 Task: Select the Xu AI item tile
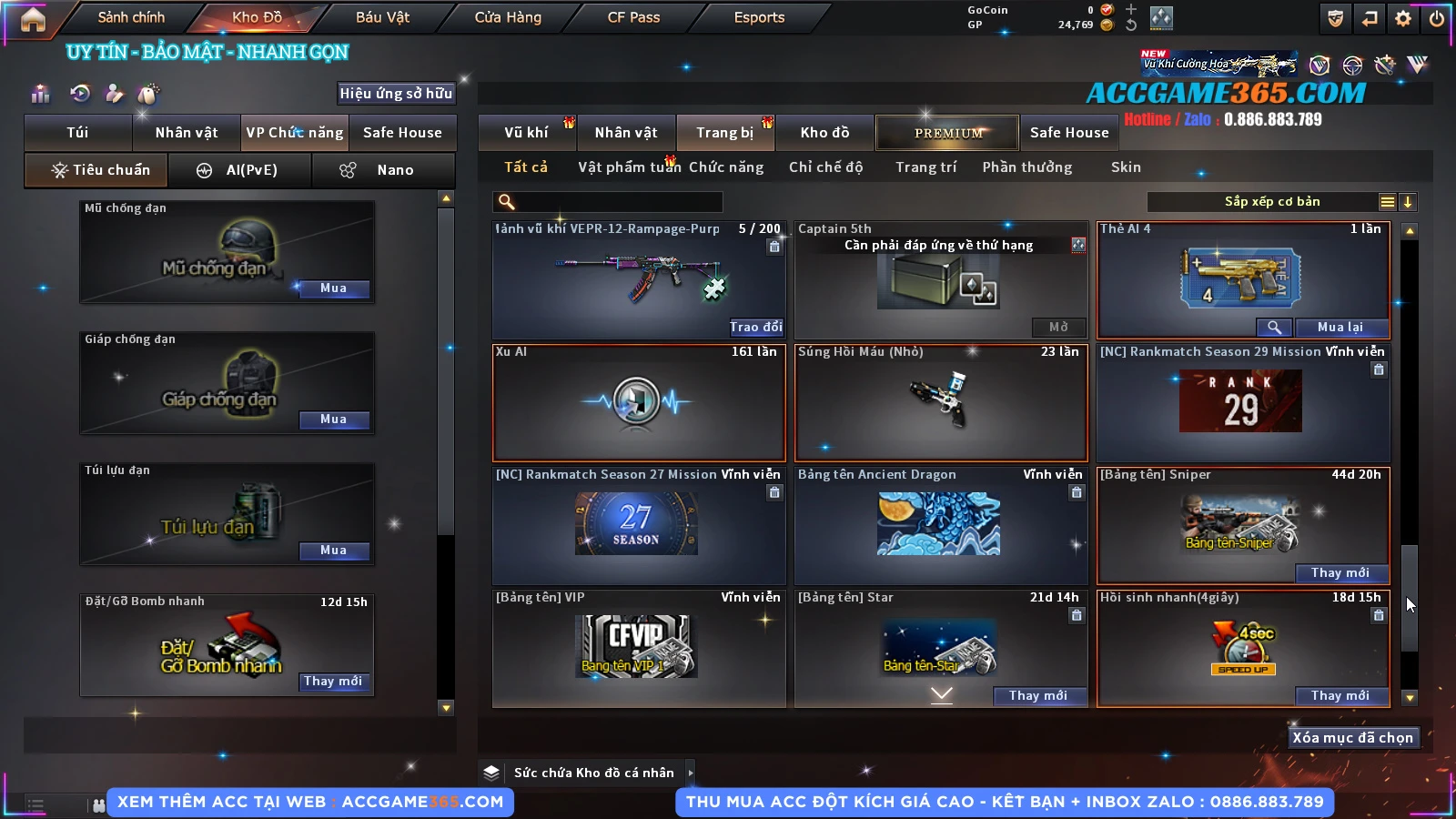point(638,402)
